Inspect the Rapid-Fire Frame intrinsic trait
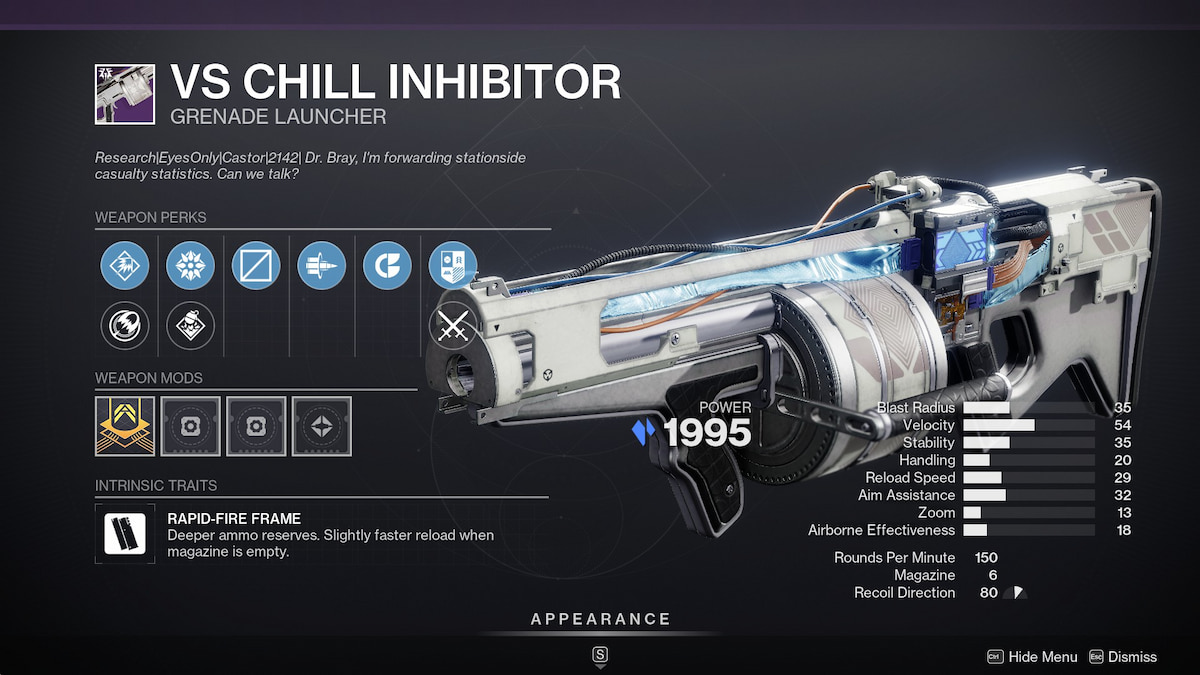1200x675 pixels. coord(125,533)
